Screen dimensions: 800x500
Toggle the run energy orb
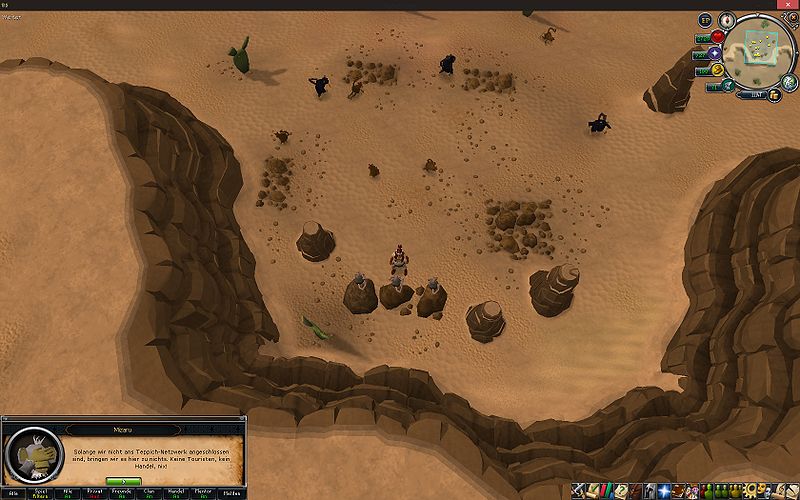pyautogui.click(x=728, y=84)
